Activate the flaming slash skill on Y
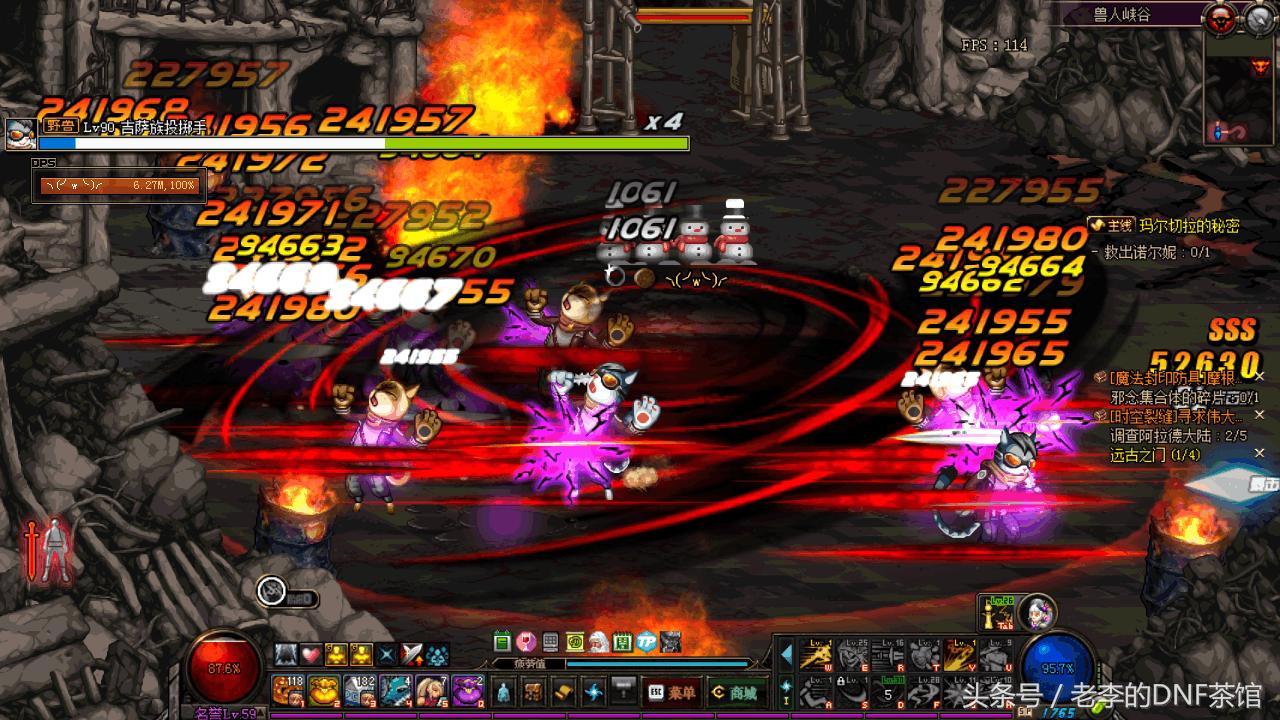 959,656
